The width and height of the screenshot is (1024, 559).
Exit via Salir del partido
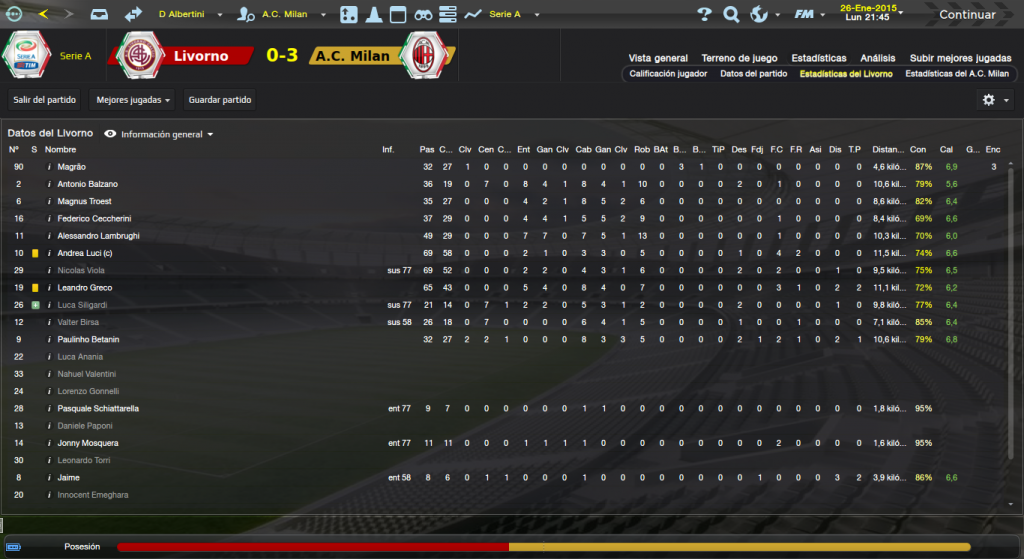coord(44,99)
